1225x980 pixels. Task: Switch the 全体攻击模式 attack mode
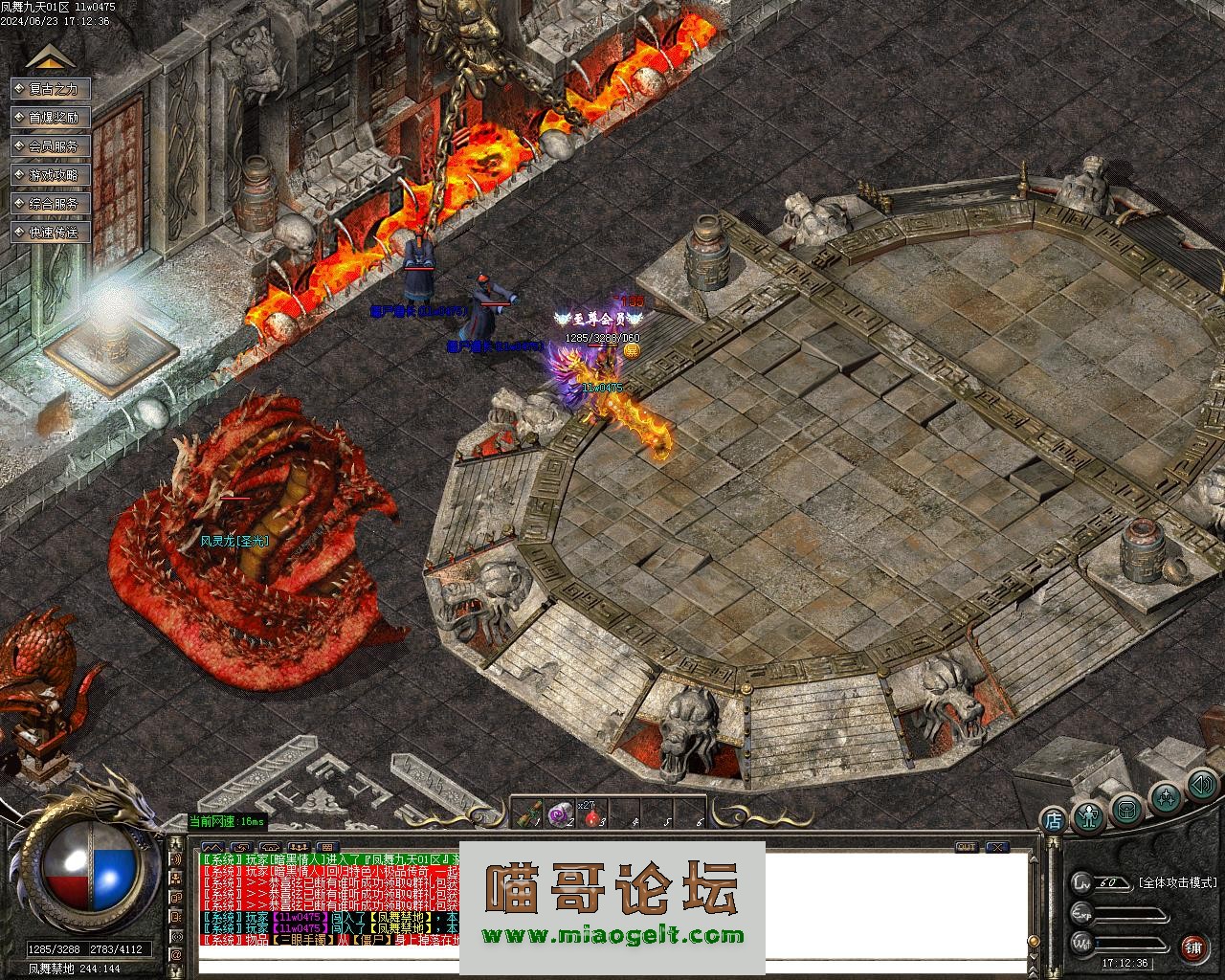[x=1177, y=882]
